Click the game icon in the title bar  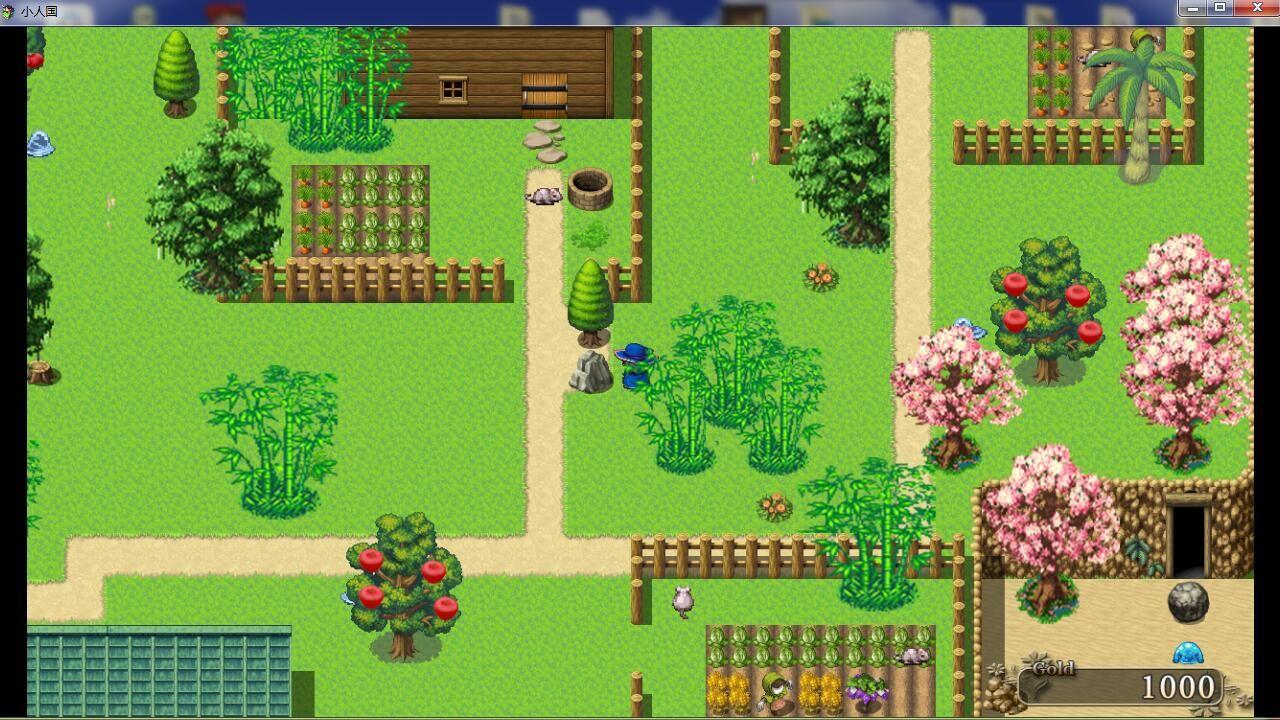[x=8, y=11]
